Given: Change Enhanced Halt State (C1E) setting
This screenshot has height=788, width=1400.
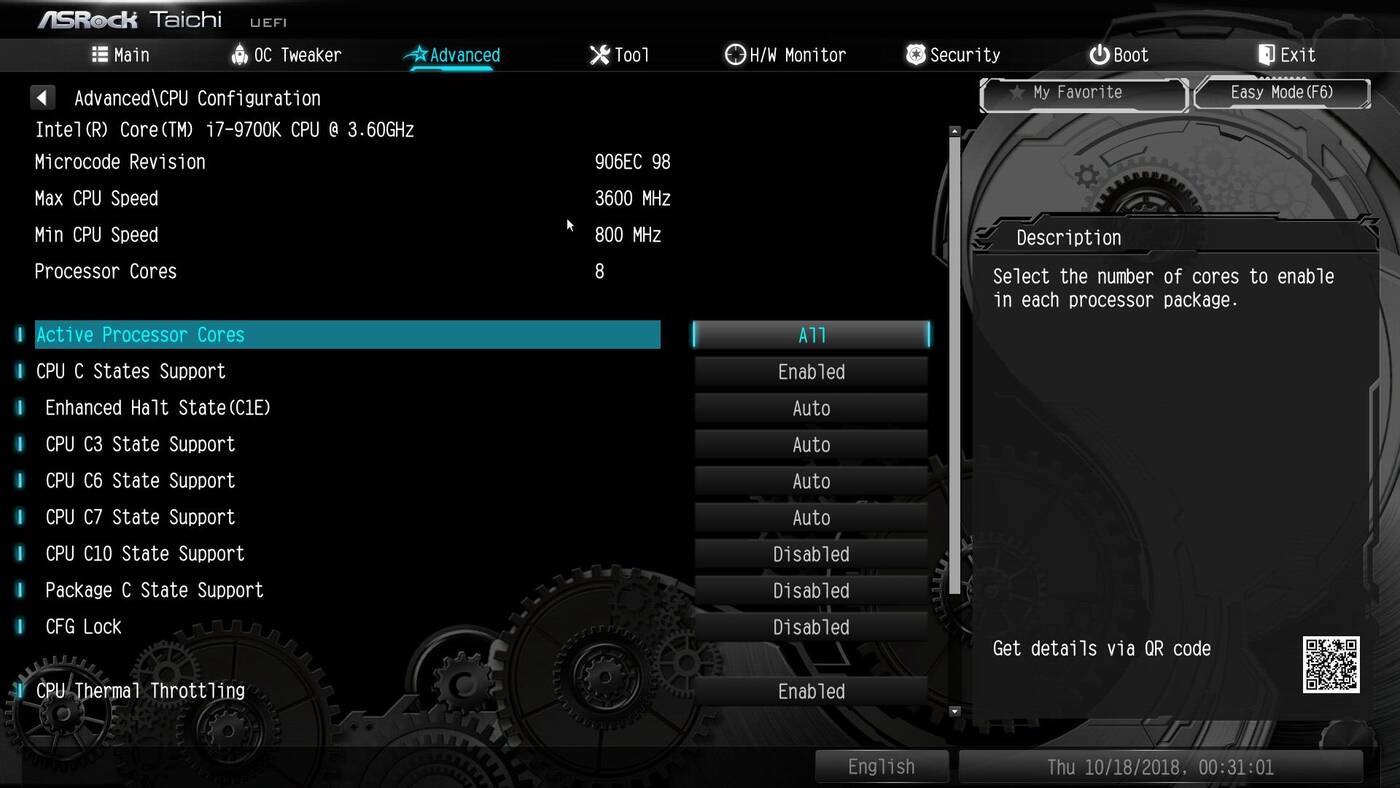Looking at the screenshot, I should pyautogui.click(x=811, y=408).
